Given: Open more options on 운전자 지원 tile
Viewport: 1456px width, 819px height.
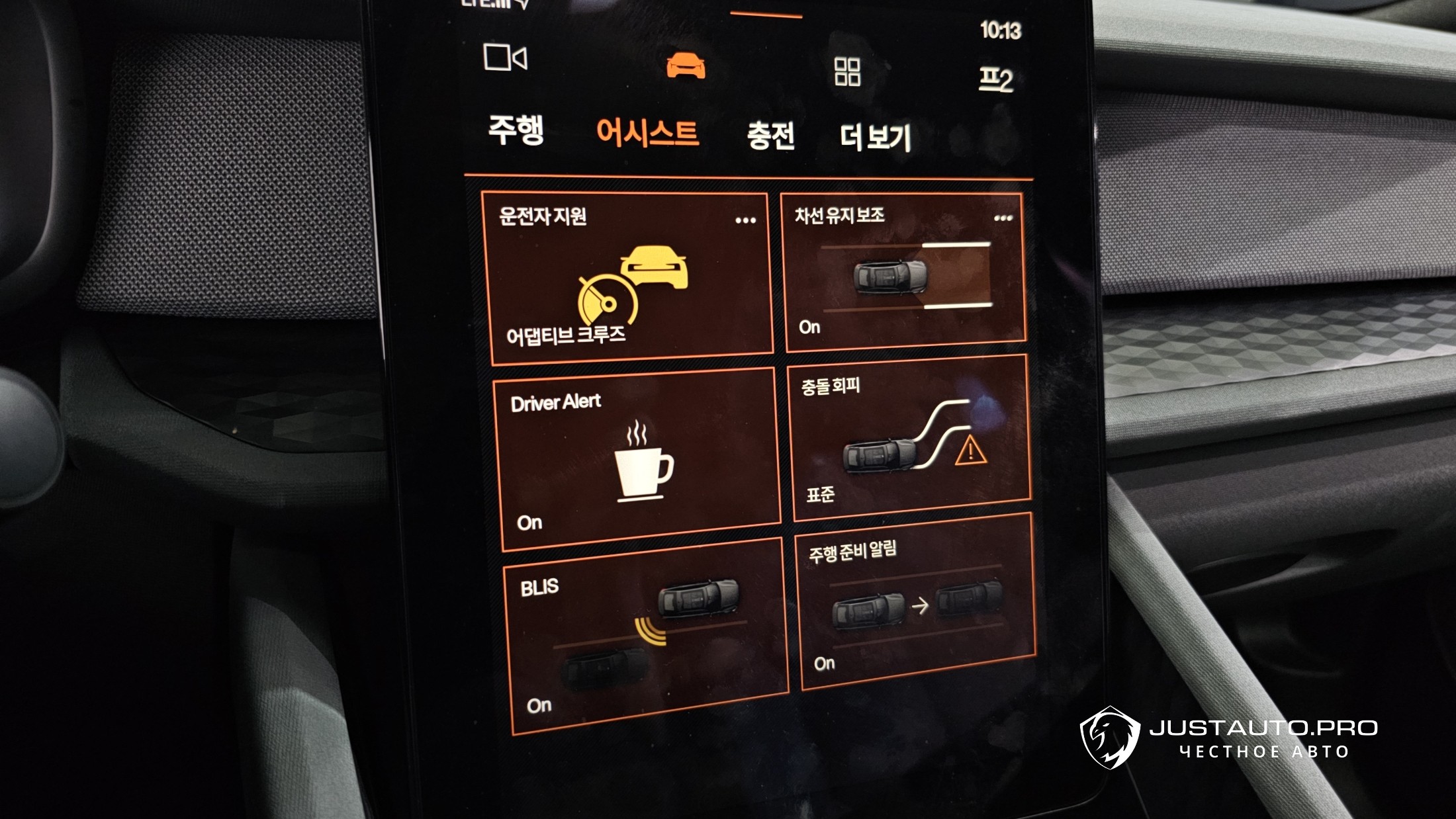Looking at the screenshot, I should tap(745, 220).
